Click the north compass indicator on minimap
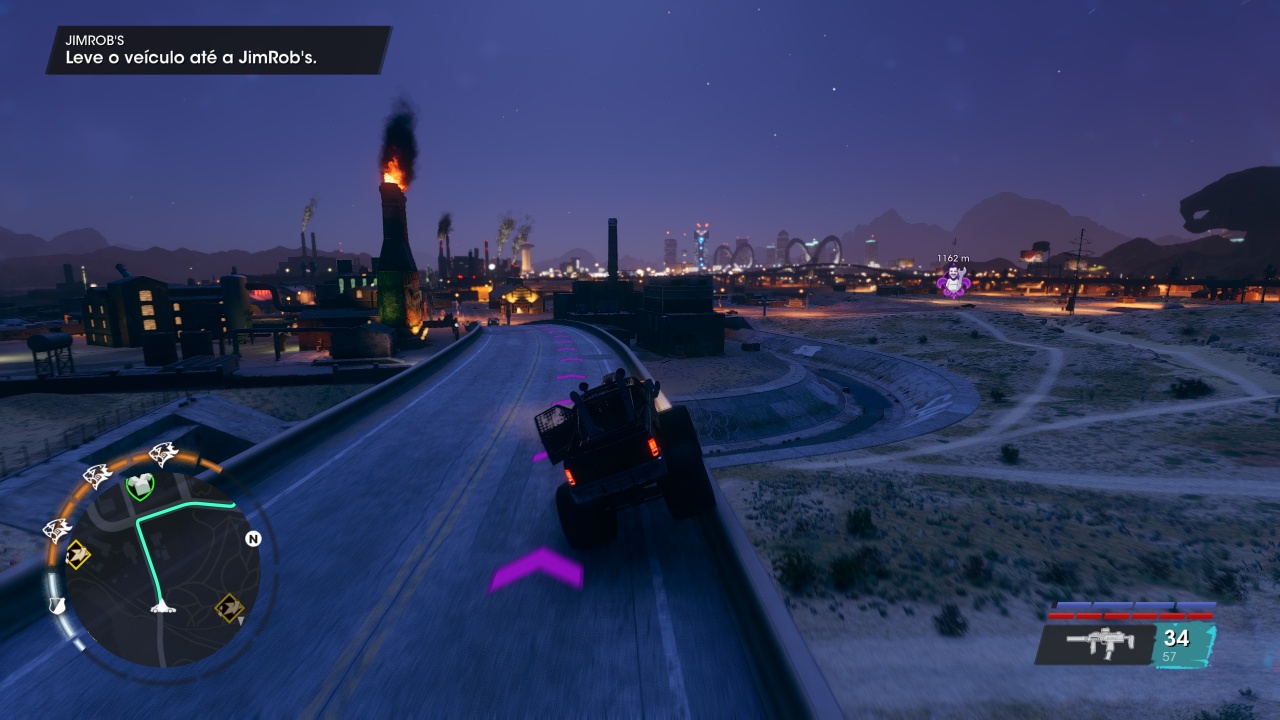The width and height of the screenshot is (1280, 720). click(253, 539)
